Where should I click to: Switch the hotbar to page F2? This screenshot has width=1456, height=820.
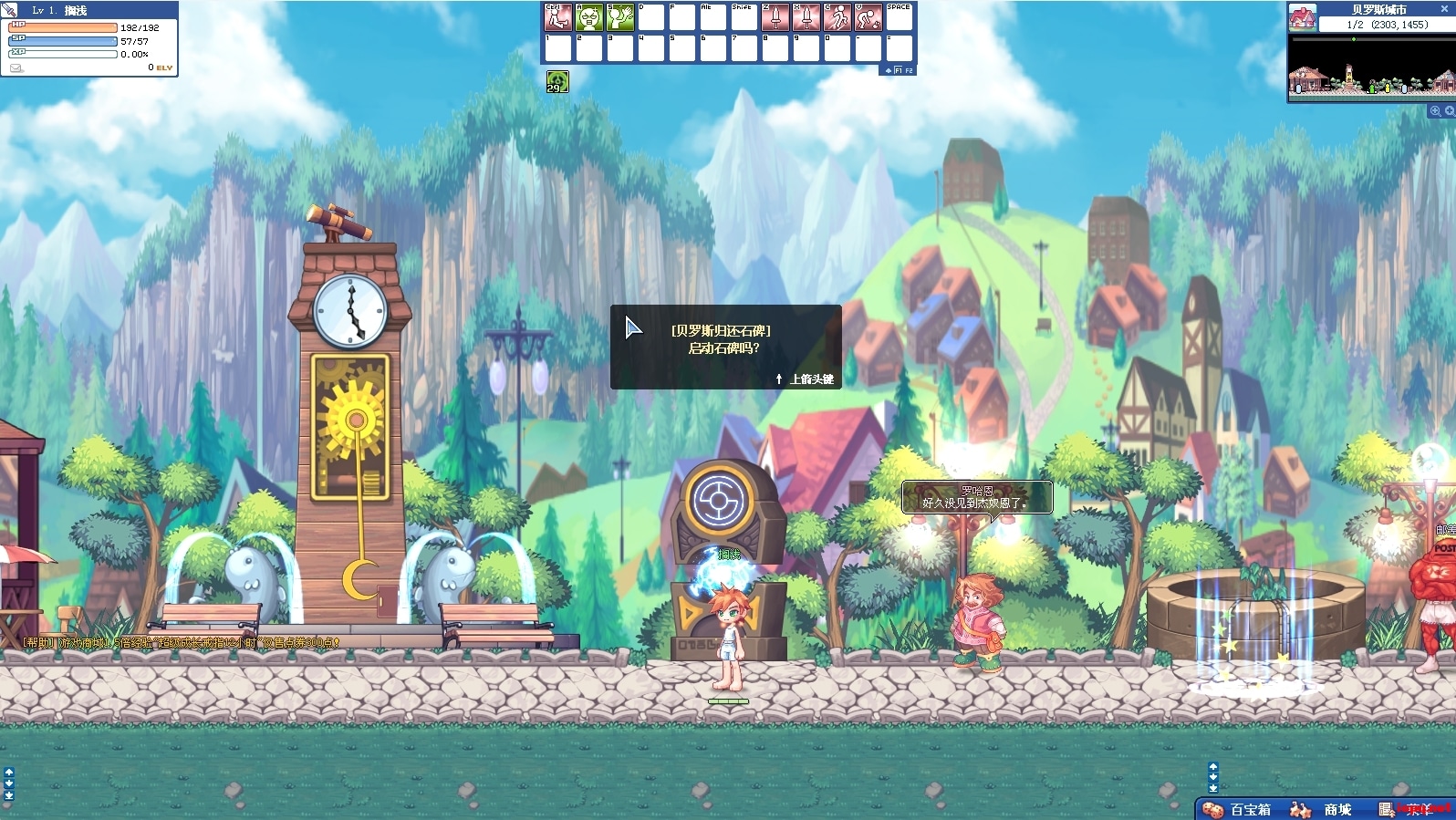coord(909,70)
